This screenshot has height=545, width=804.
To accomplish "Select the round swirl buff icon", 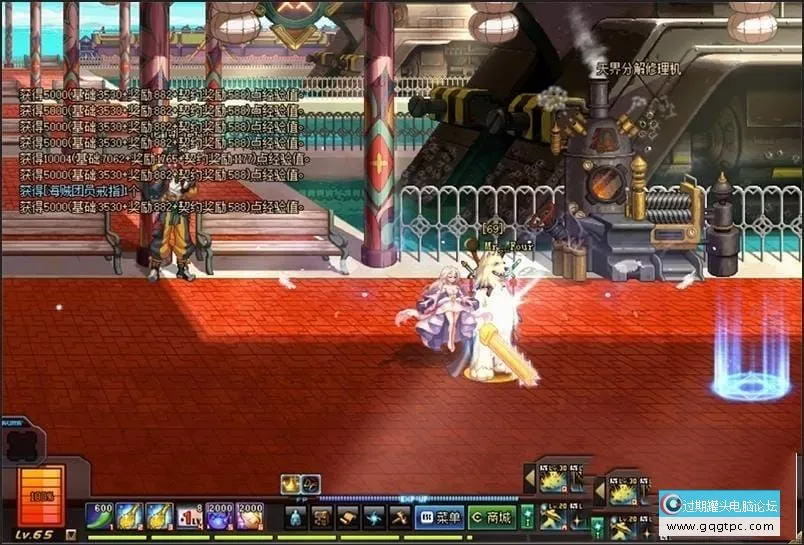I will click(311, 484).
